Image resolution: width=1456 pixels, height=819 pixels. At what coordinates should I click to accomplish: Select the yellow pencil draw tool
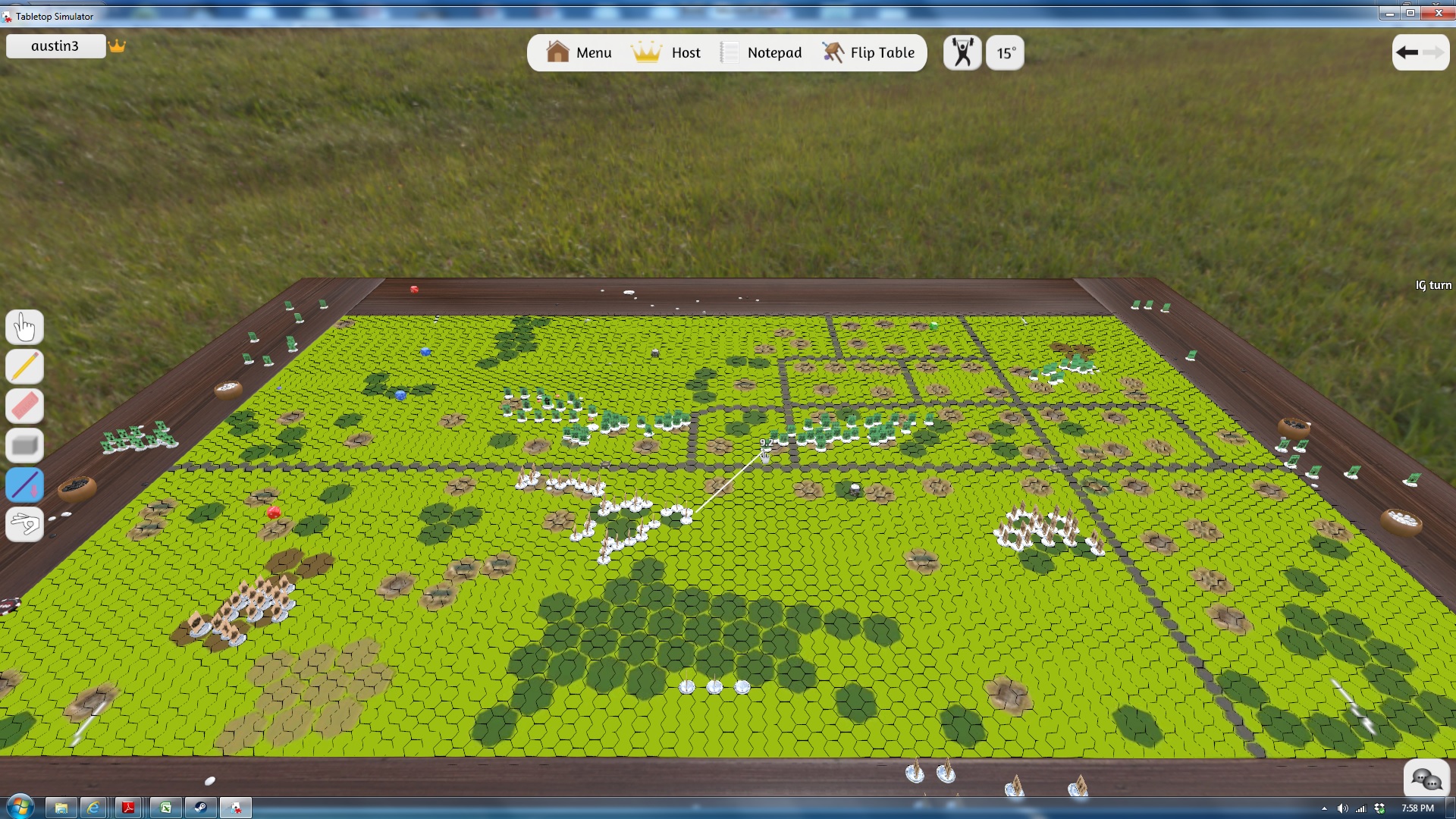pyautogui.click(x=24, y=367)
